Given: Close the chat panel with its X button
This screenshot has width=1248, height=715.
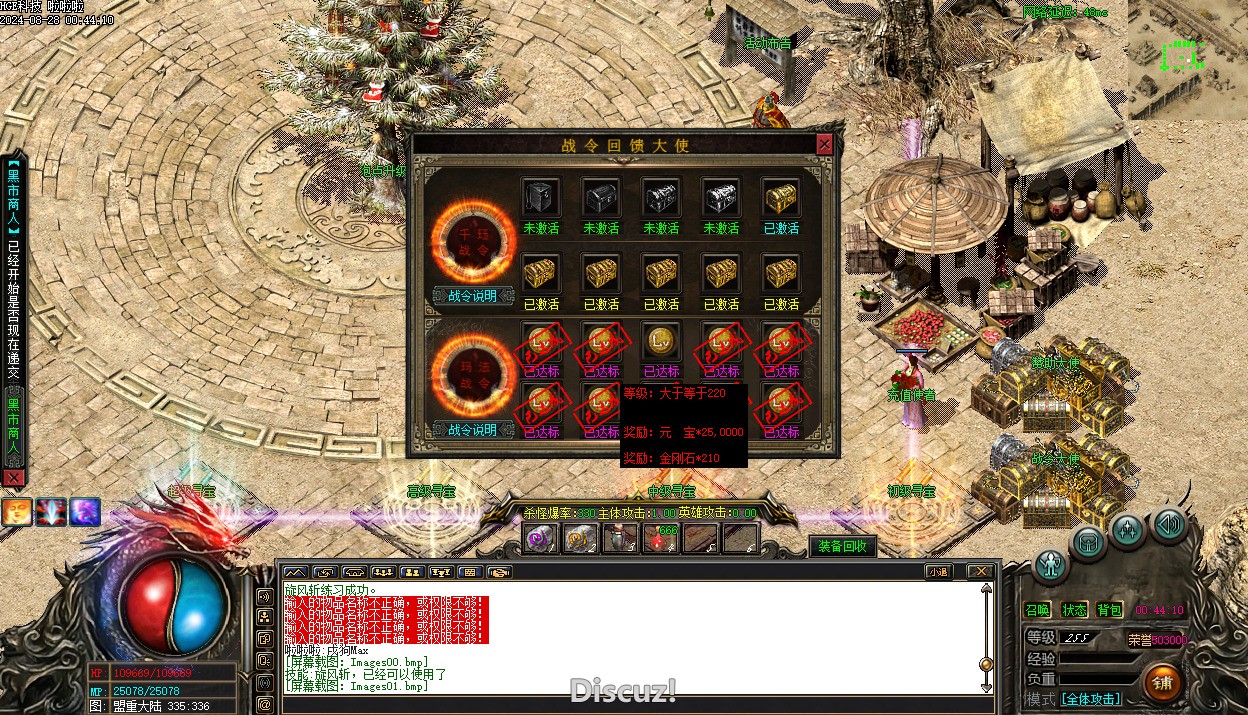Looking at the screenshot, I should (981, 572).
